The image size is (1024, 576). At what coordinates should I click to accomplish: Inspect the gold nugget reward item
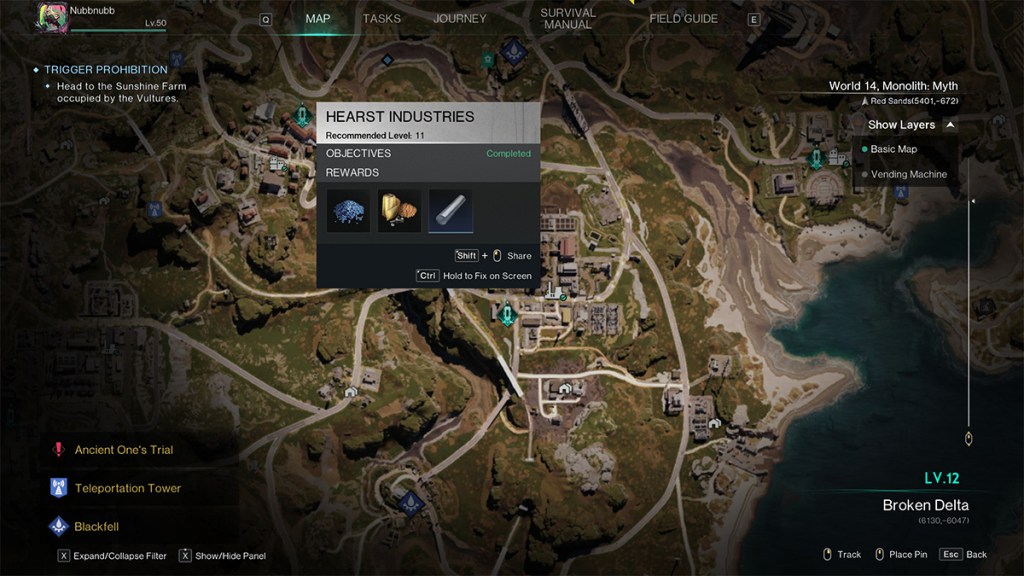399,211
